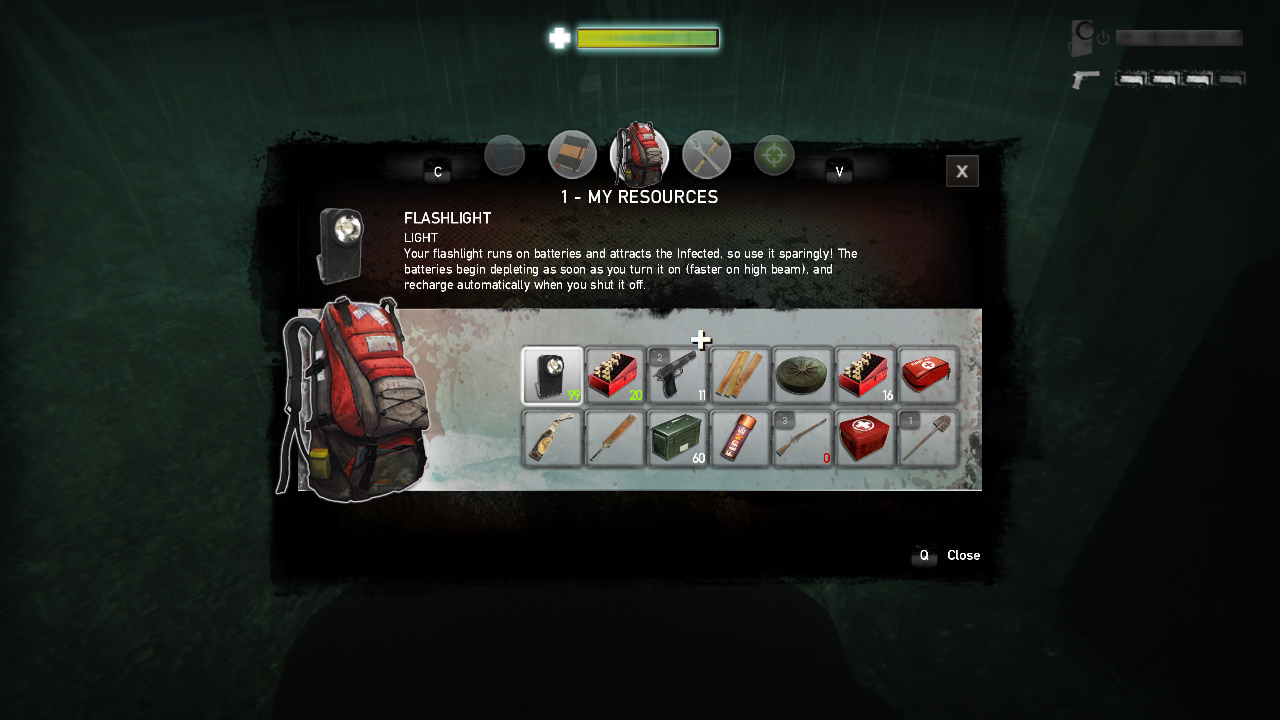Click the green health bar at top
Viewport: 1280px width, 720px height.
click(x=647, y=38)
